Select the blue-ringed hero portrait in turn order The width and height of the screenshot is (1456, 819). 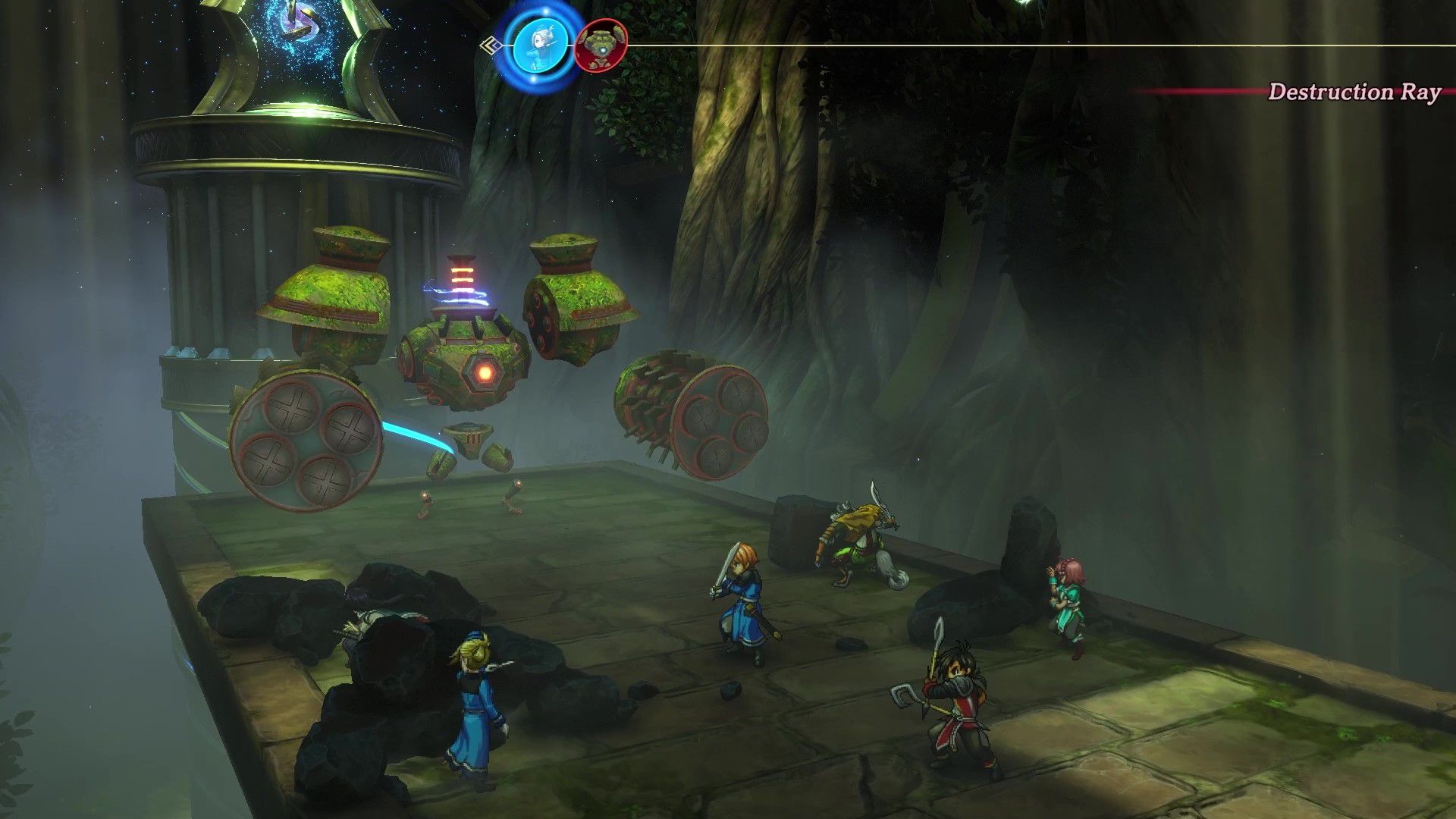pyautogui.click(x=539, y=45)
